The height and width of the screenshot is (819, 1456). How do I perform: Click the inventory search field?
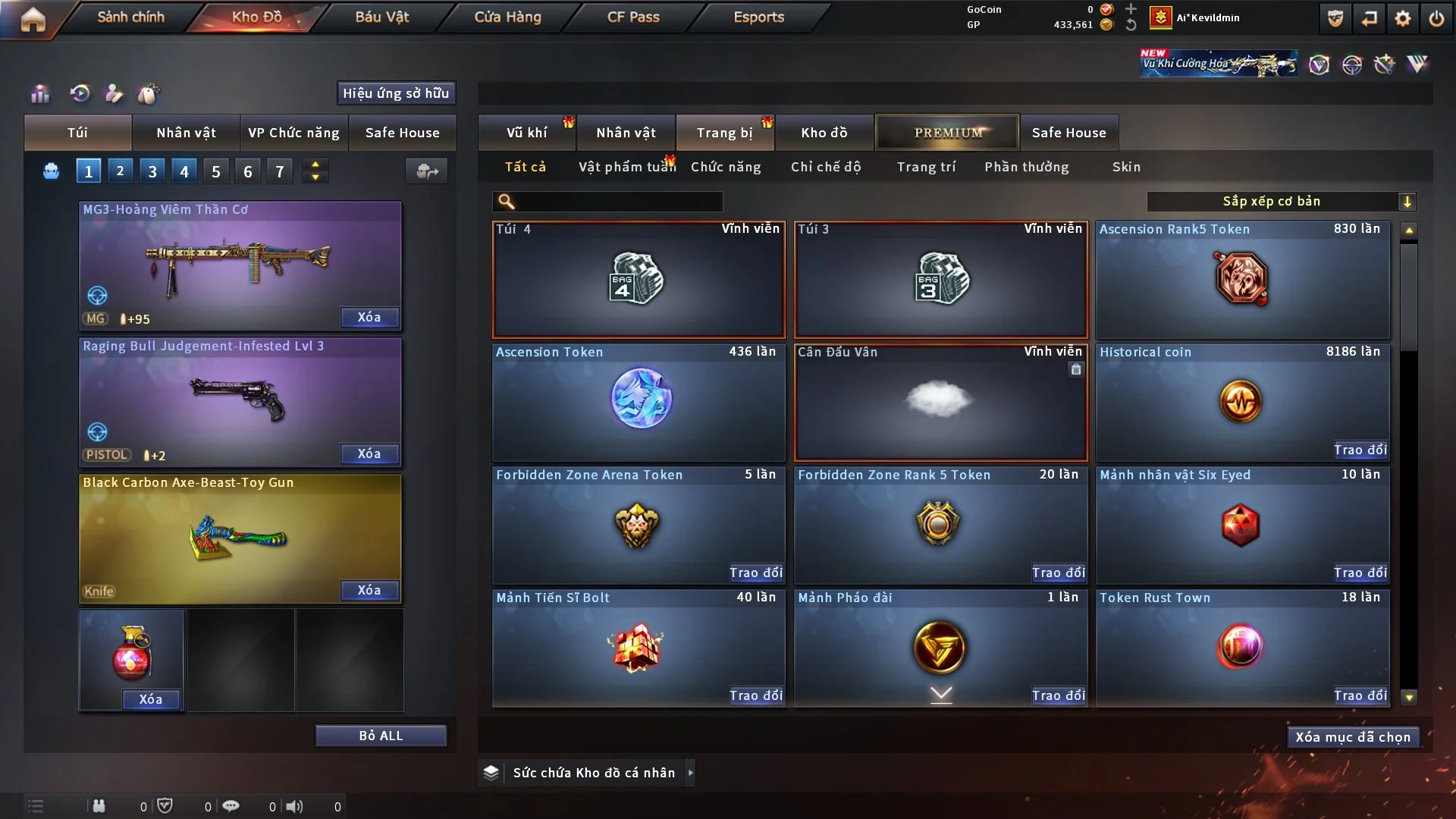click(x=618, y=202)
